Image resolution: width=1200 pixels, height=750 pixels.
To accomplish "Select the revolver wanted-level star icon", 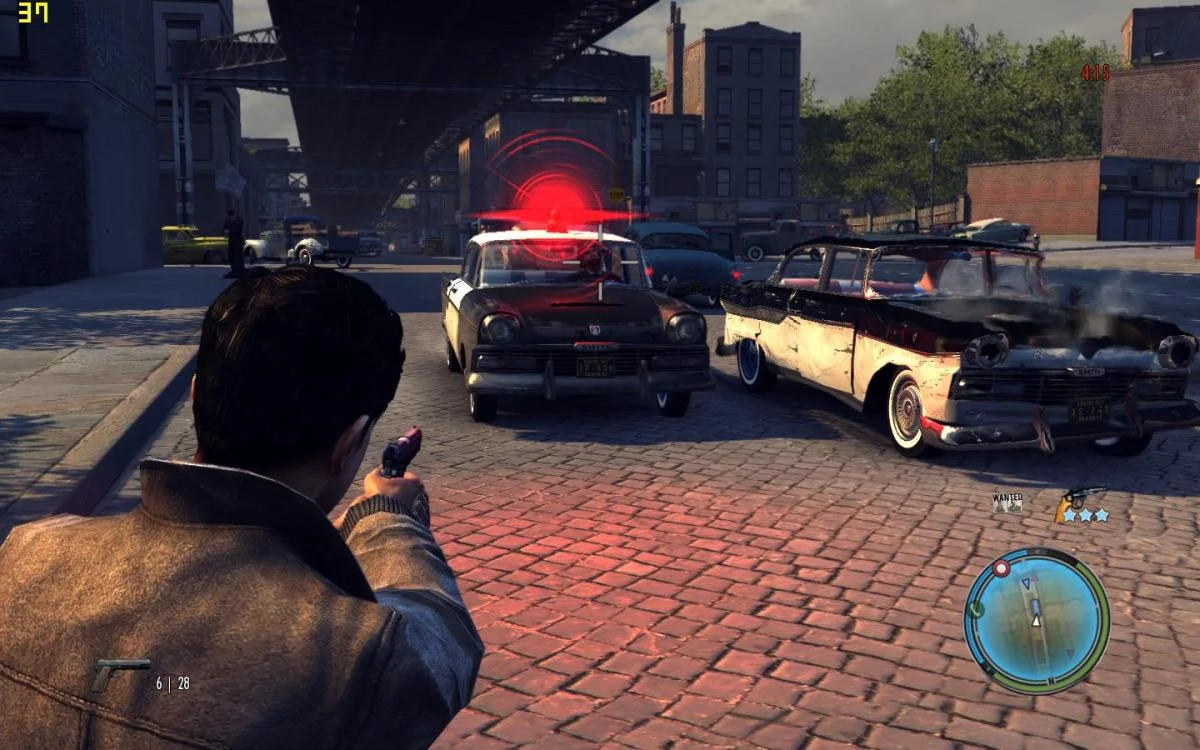I will point(1082,505).
